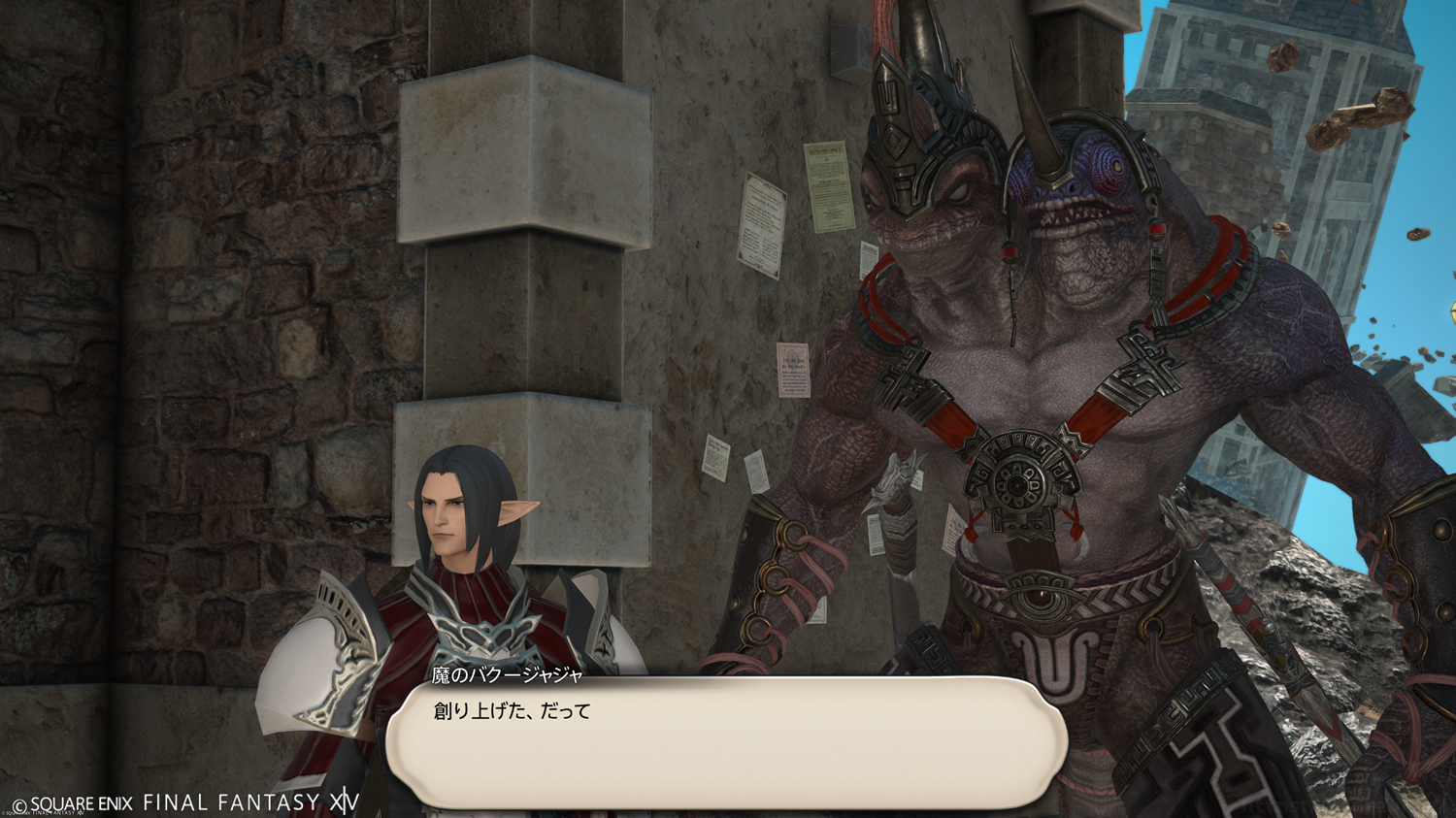Advance the 魔のバクージャジャ dialogue box

tap(726, 744)
